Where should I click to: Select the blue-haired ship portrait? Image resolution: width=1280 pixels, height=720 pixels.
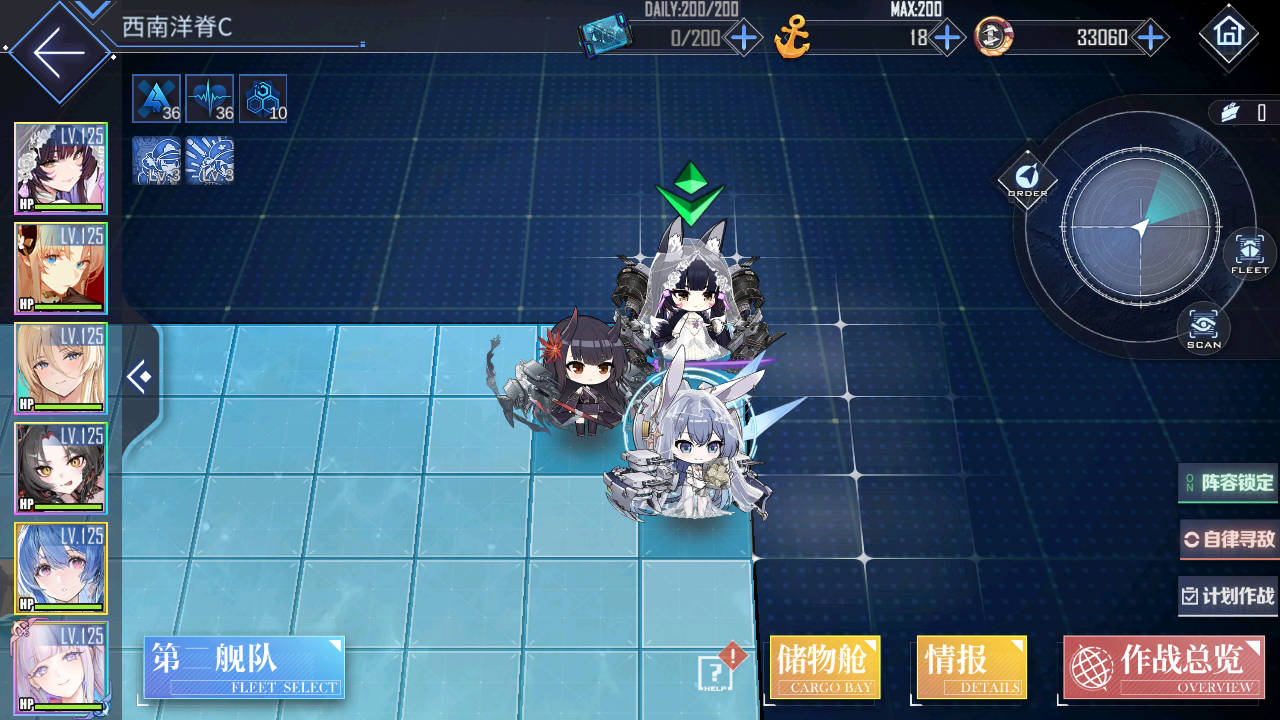pos(60,568)
